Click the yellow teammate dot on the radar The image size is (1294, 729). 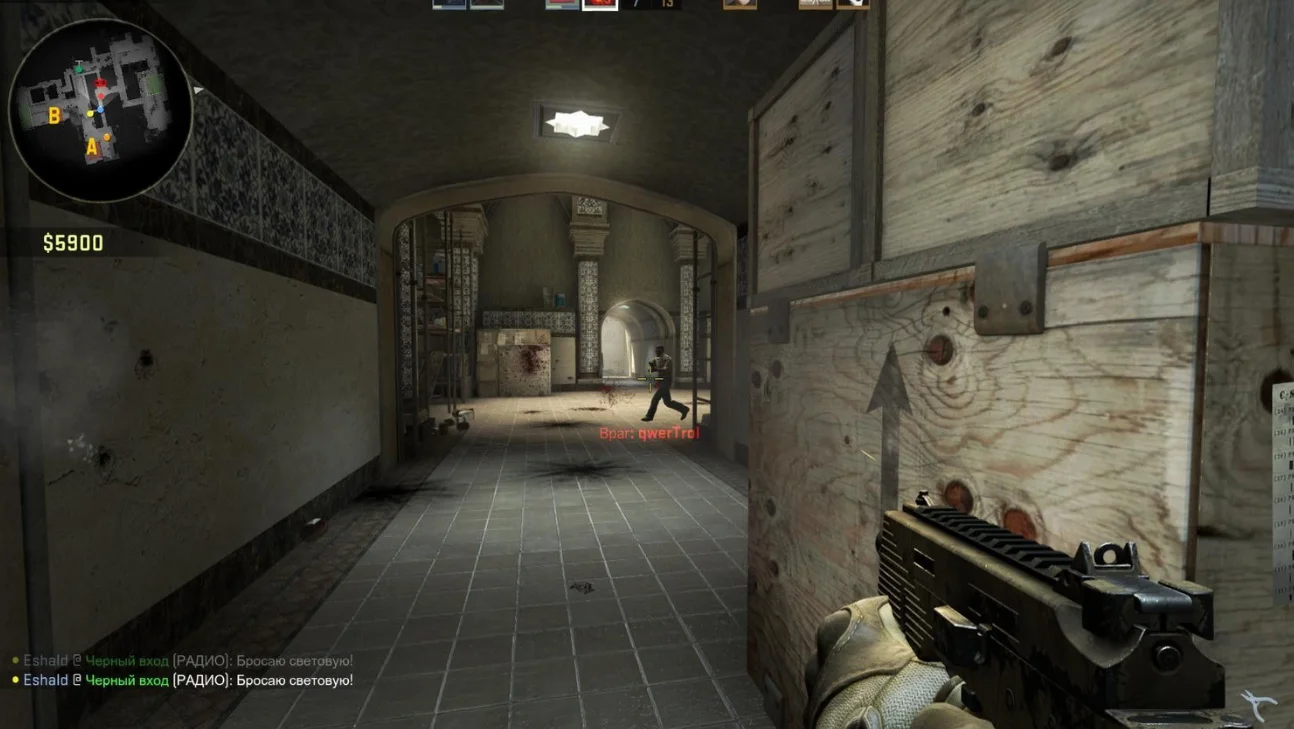click(x=91, y=113)
